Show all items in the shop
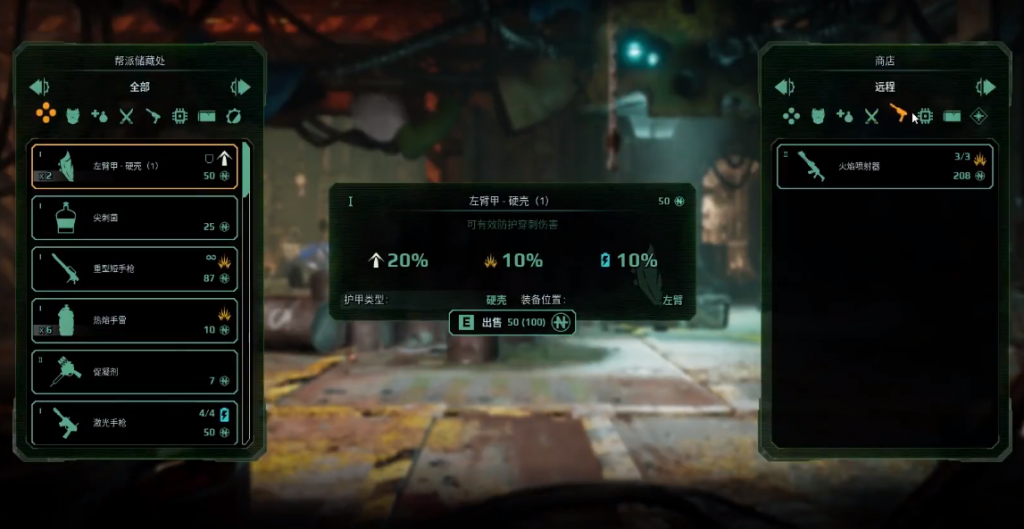Viewport: 1024px width, 529px height. tap(791, 116)
